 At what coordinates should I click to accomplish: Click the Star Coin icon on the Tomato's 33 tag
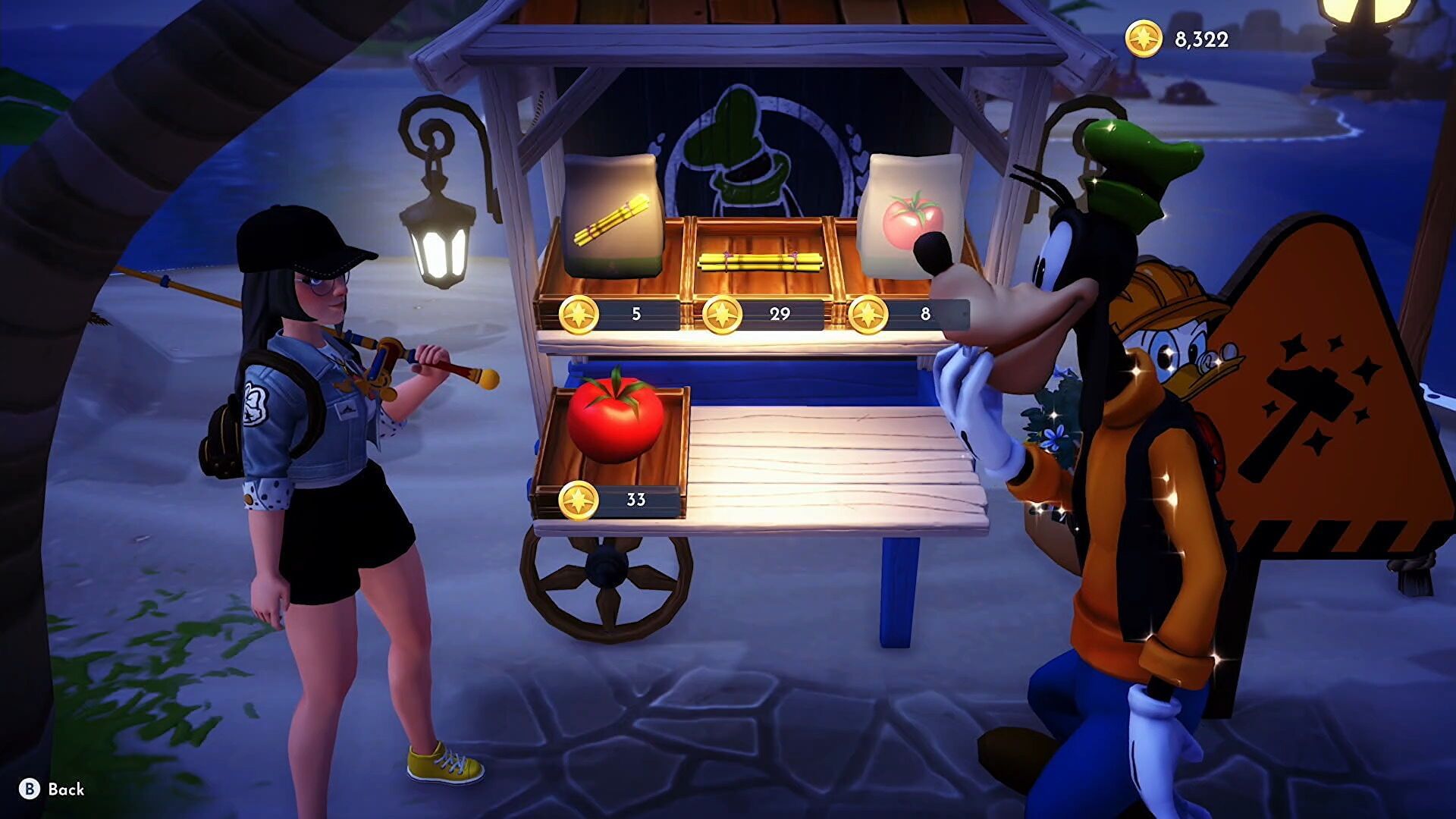tap(579, 500)
